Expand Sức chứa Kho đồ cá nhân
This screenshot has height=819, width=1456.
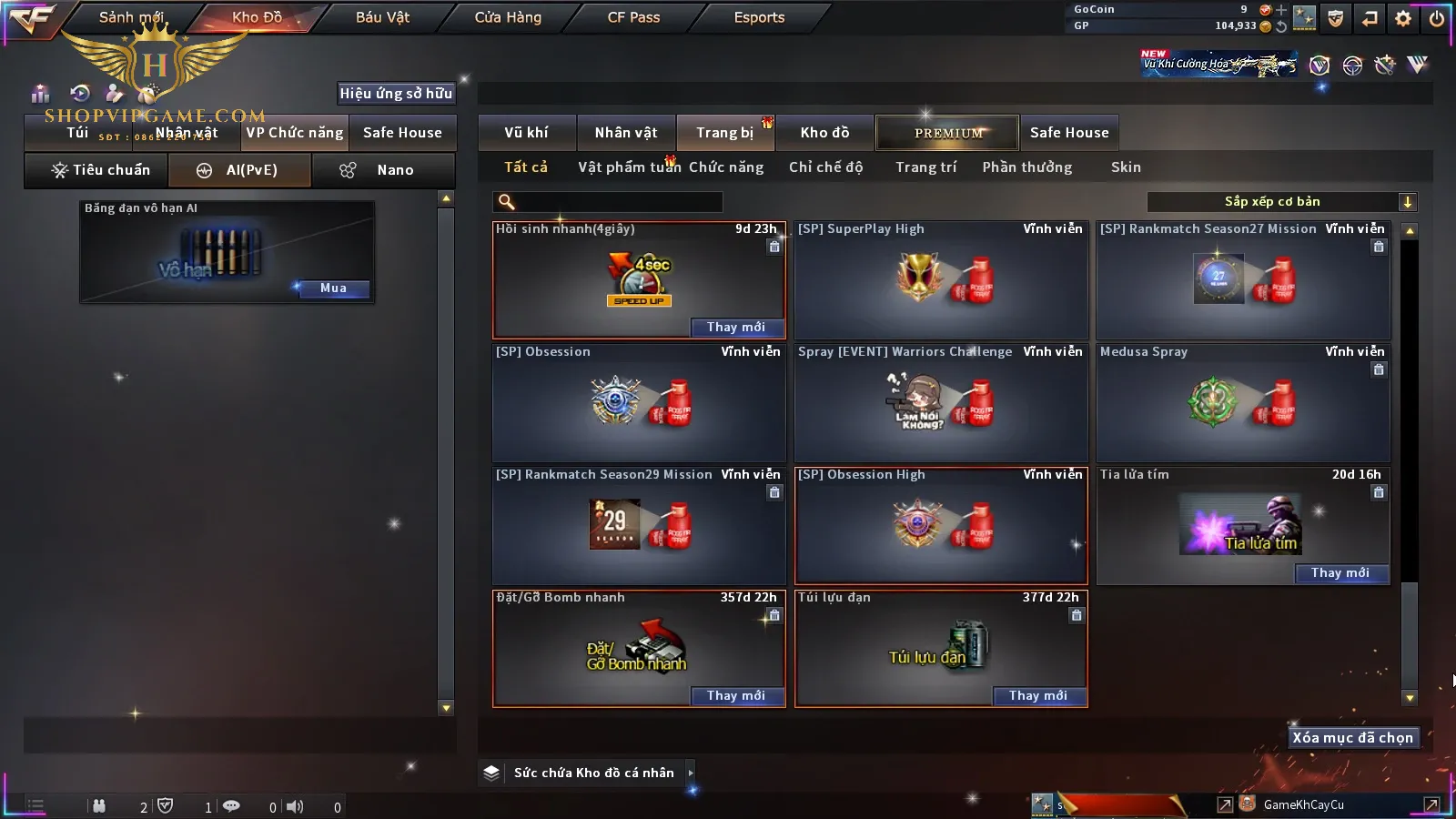691,773
